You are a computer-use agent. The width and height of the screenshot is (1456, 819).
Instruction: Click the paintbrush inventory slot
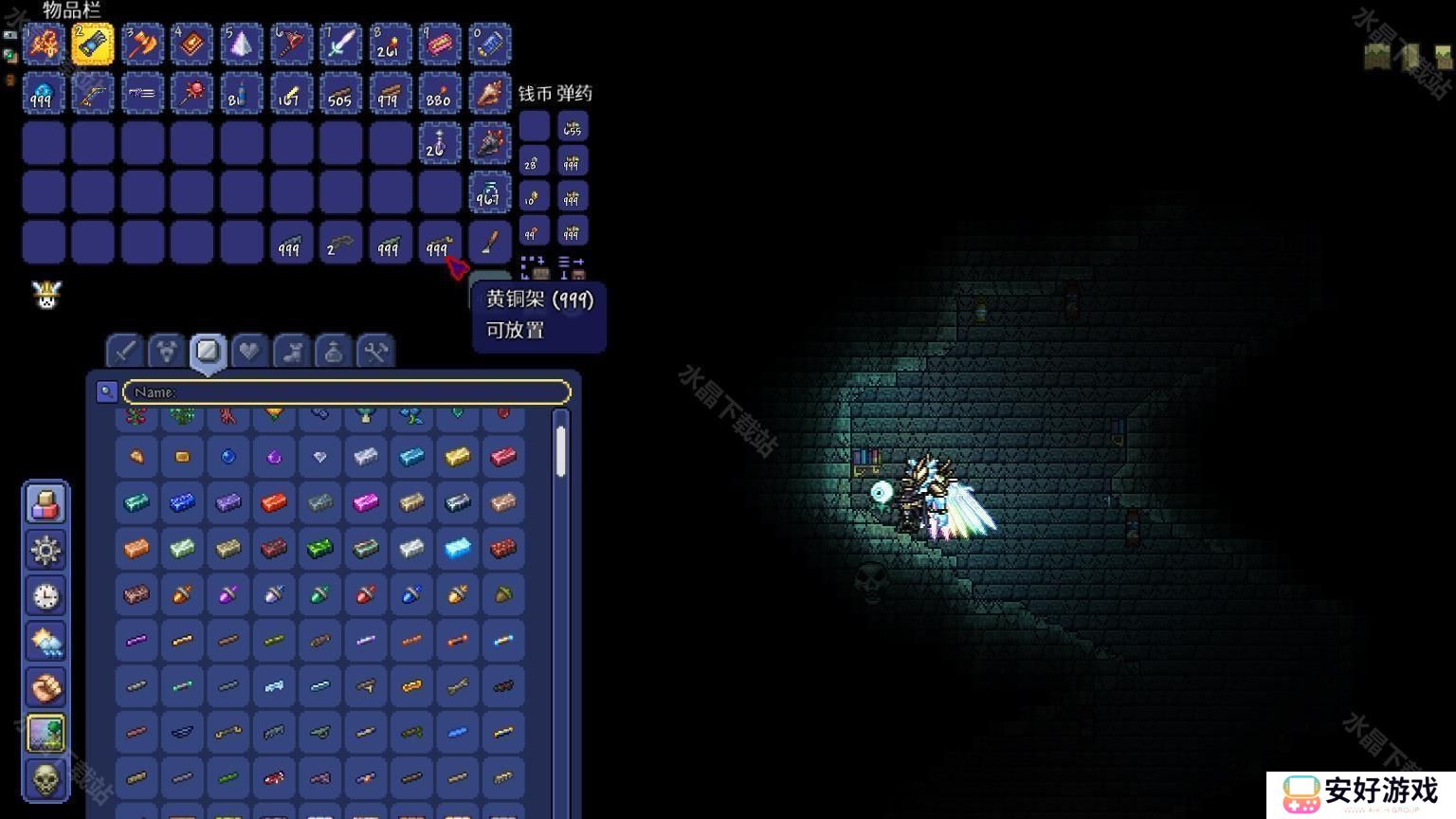[489, 243]
